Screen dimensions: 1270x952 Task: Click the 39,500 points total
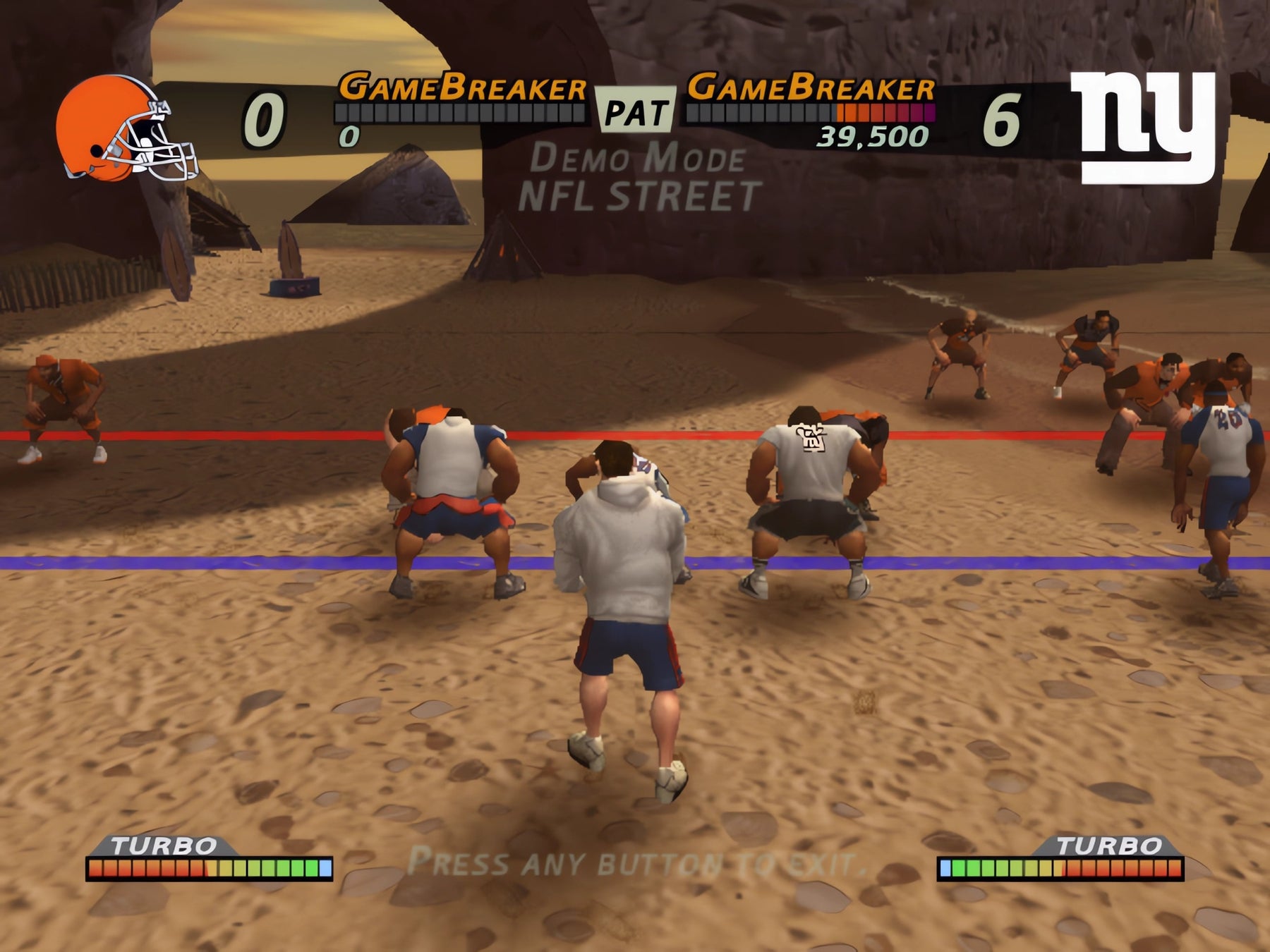click(873, 135)
